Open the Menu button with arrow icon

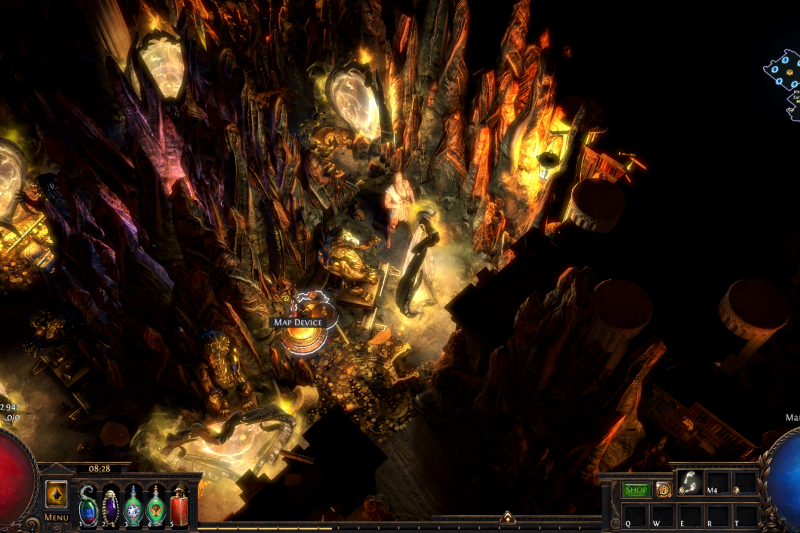click(x=56, y=495)
